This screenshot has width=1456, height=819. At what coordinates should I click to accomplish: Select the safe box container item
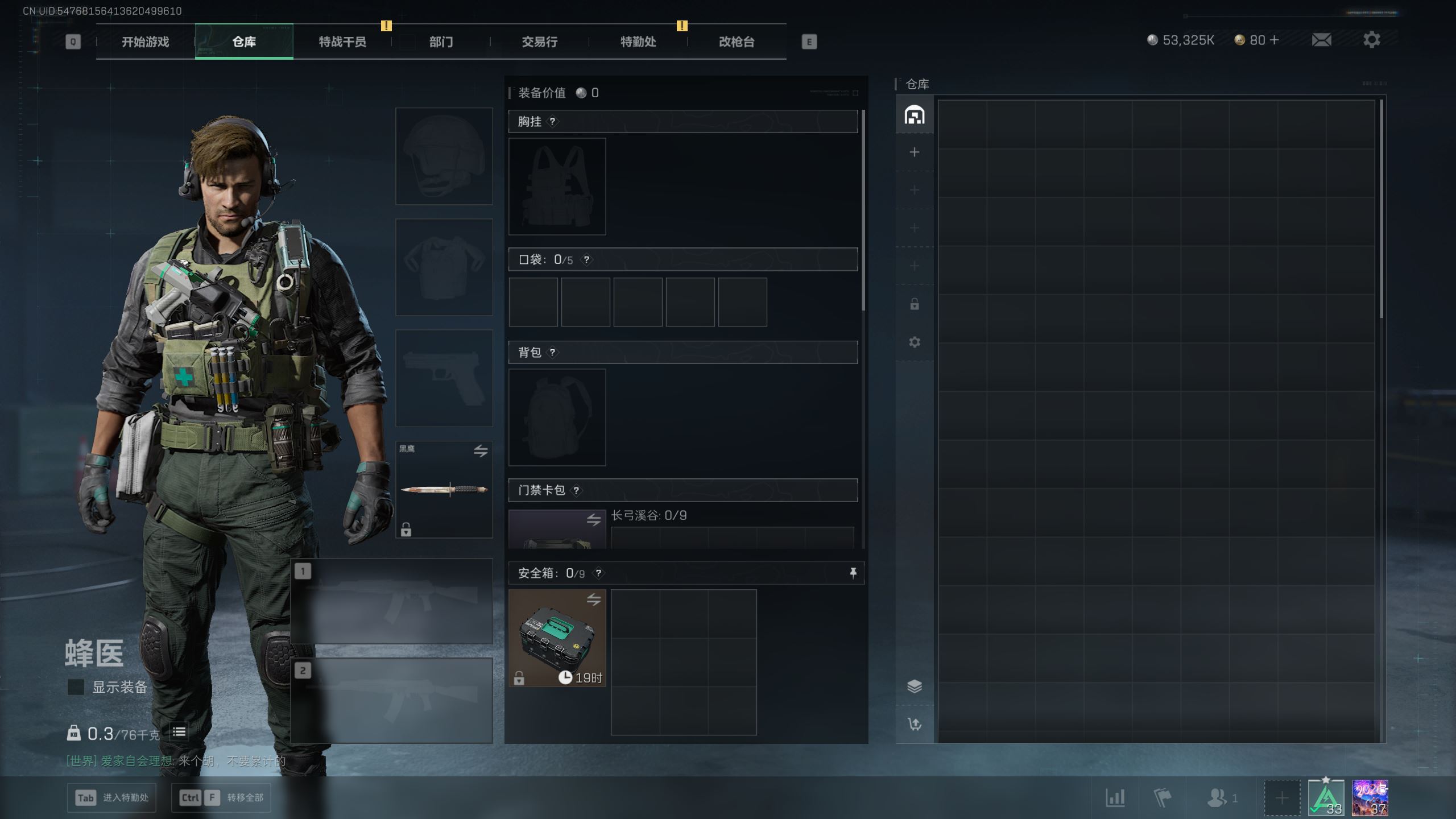[557, 638]
